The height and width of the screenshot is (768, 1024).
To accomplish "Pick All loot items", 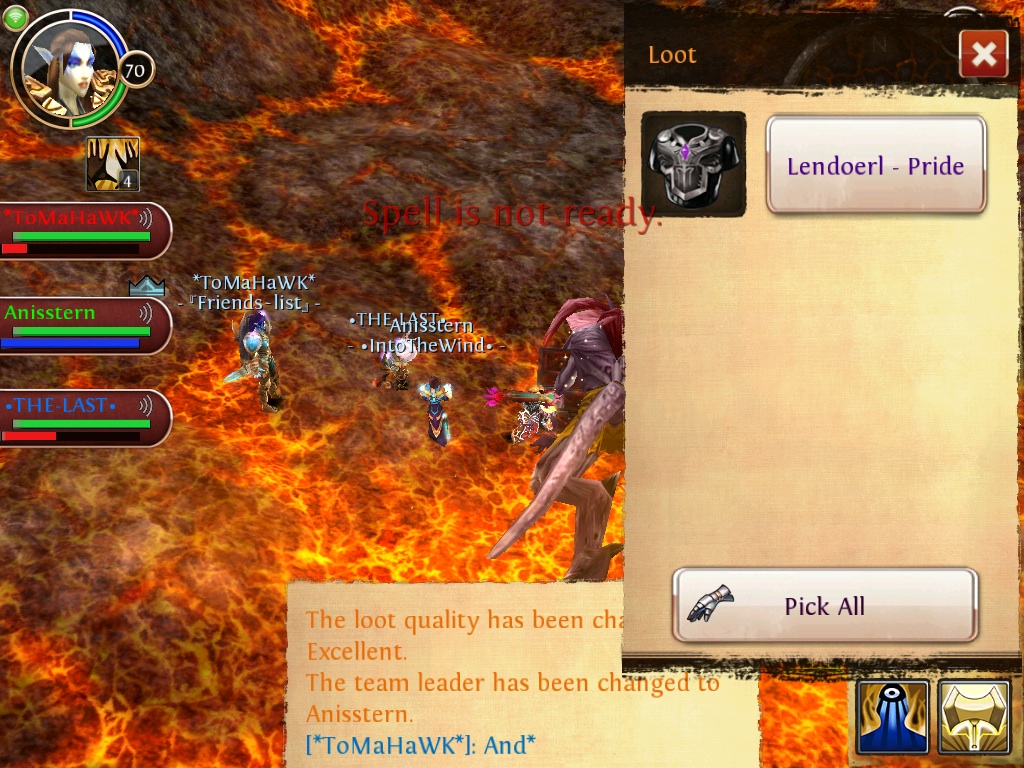I will click(x=824, y=605).
